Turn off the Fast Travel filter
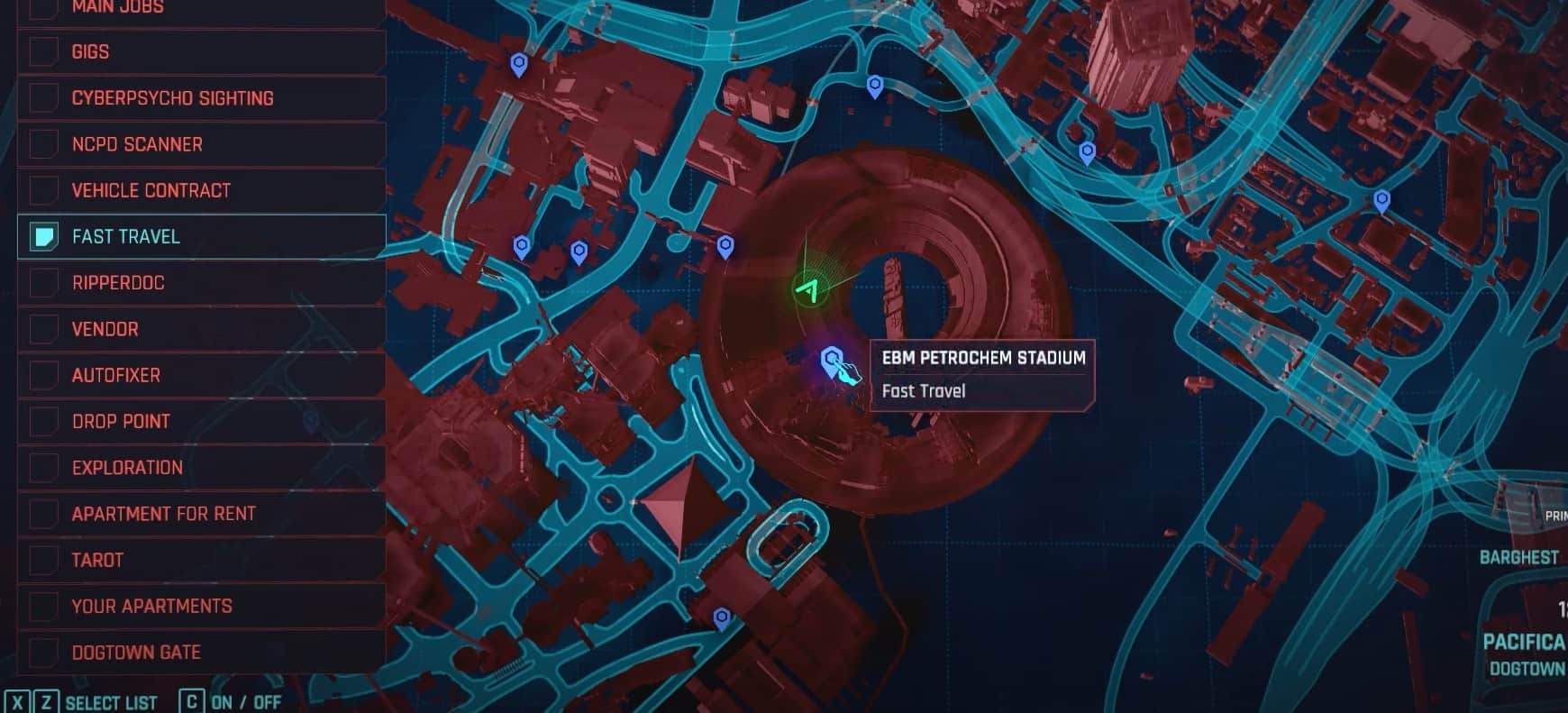Screen dimensions: 1568x713 pyautogui.click(x=43, y=237)
